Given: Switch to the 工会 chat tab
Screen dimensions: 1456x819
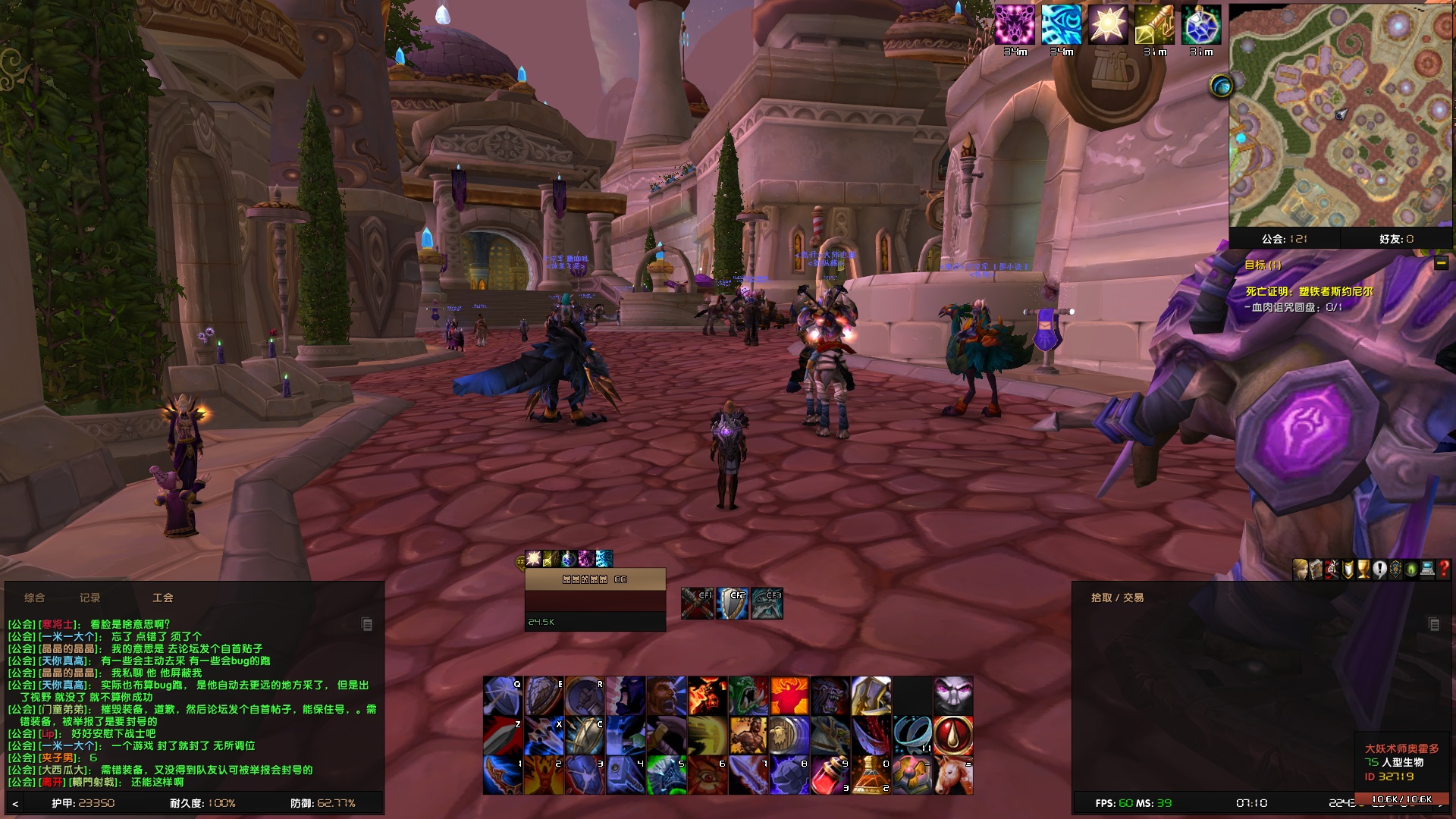Looking at the screenshot, I should (x=164, y=598).
